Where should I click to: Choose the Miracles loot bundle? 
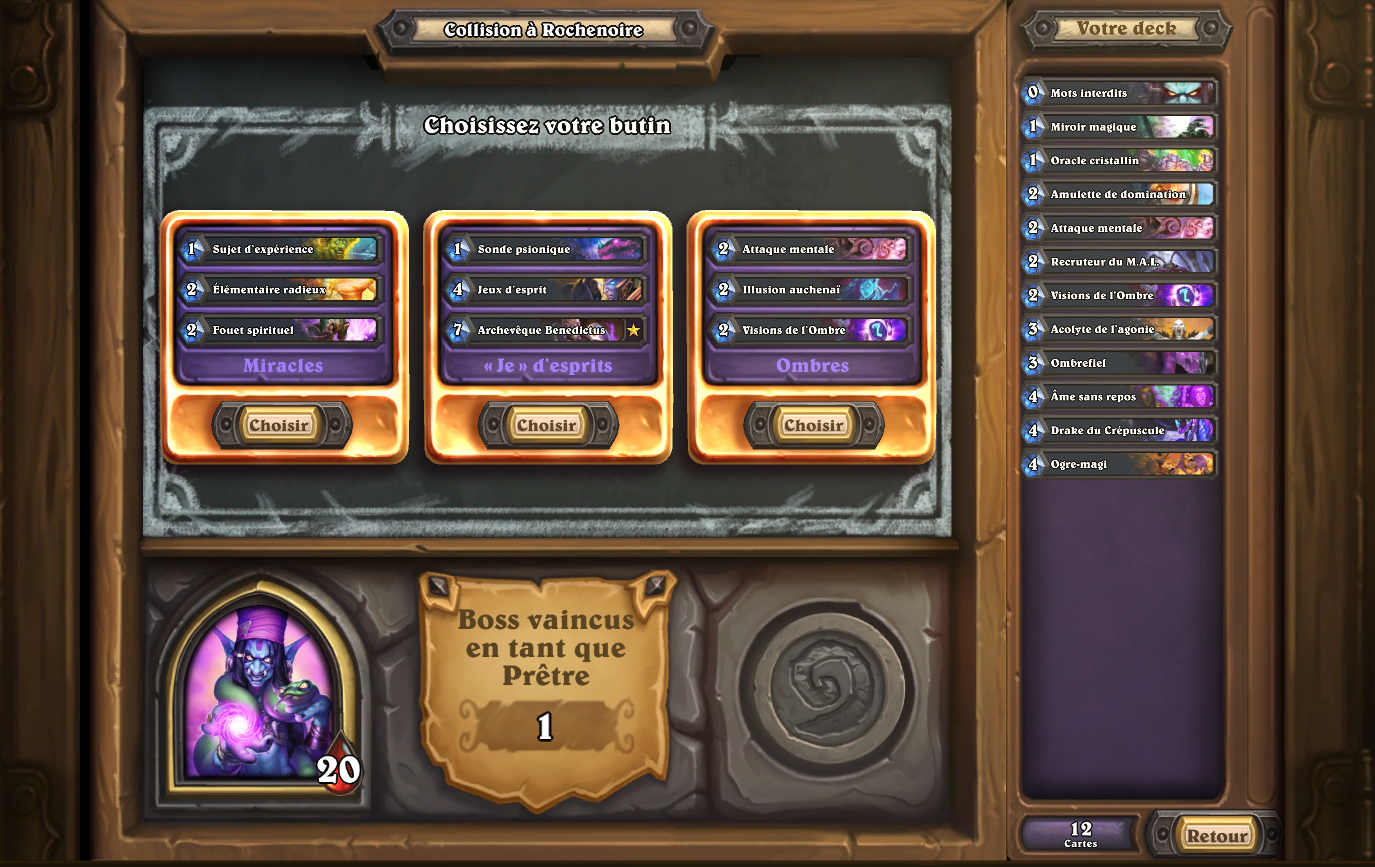(x=280, y=424)
